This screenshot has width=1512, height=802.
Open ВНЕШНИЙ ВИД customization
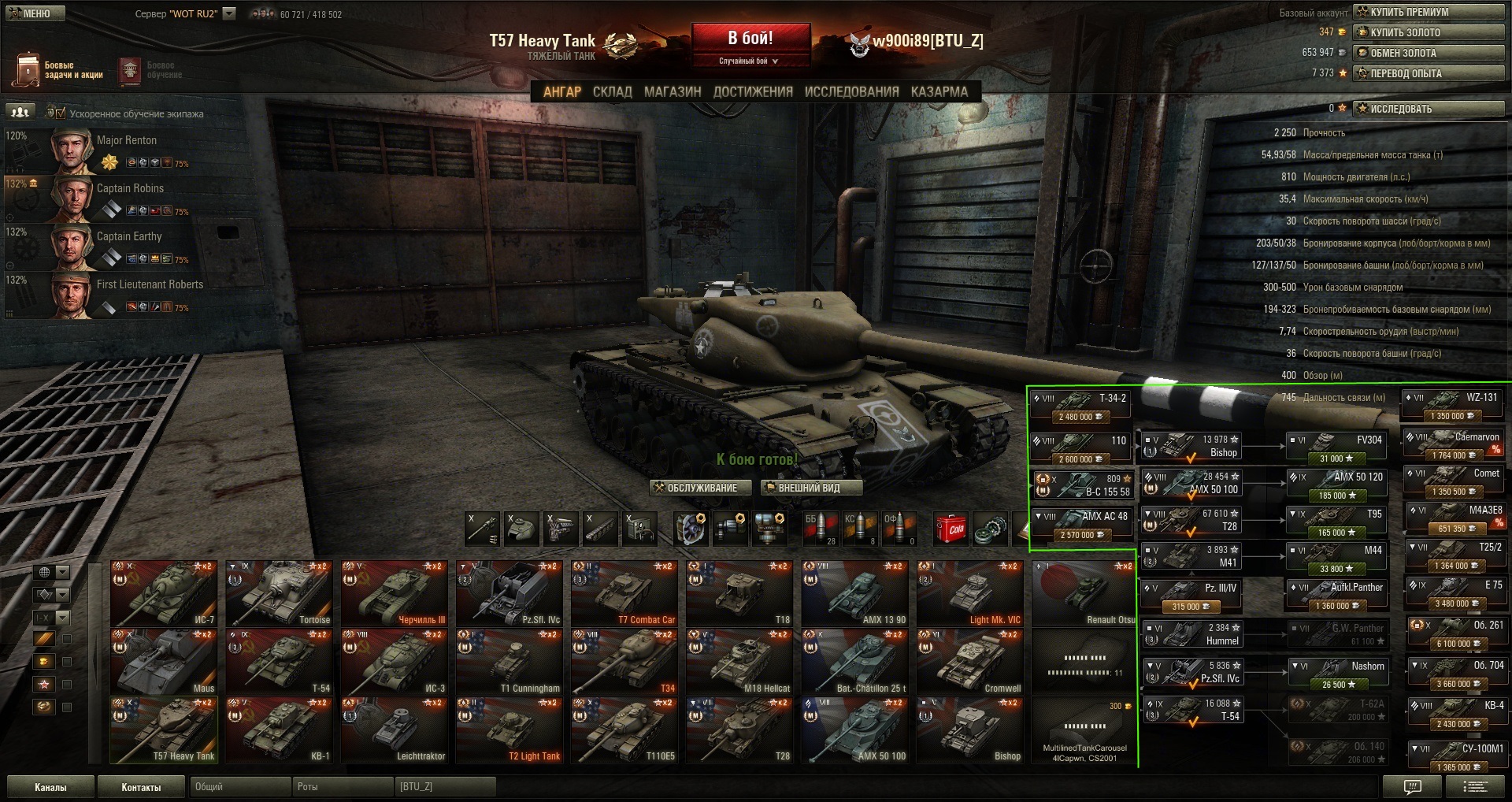click(x=810, y=488)
